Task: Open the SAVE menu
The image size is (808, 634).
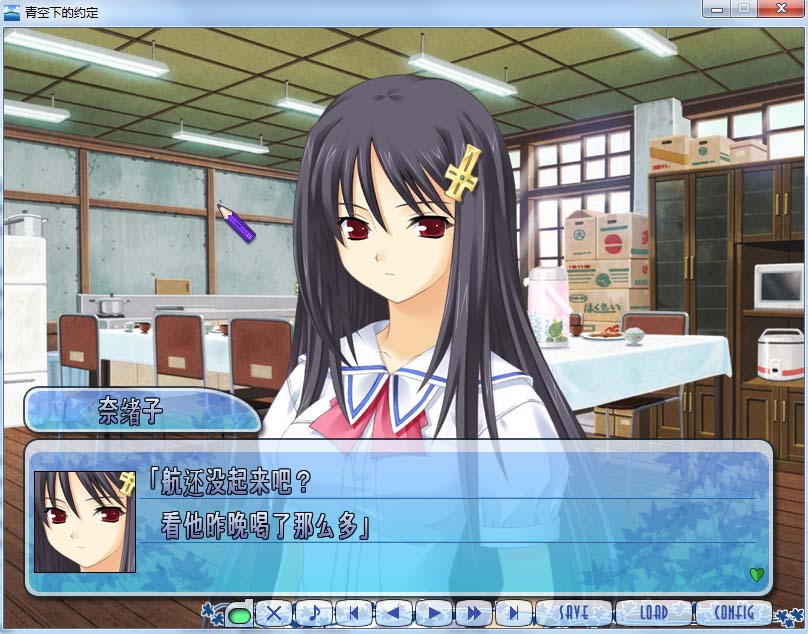Action: pos(574,612)
